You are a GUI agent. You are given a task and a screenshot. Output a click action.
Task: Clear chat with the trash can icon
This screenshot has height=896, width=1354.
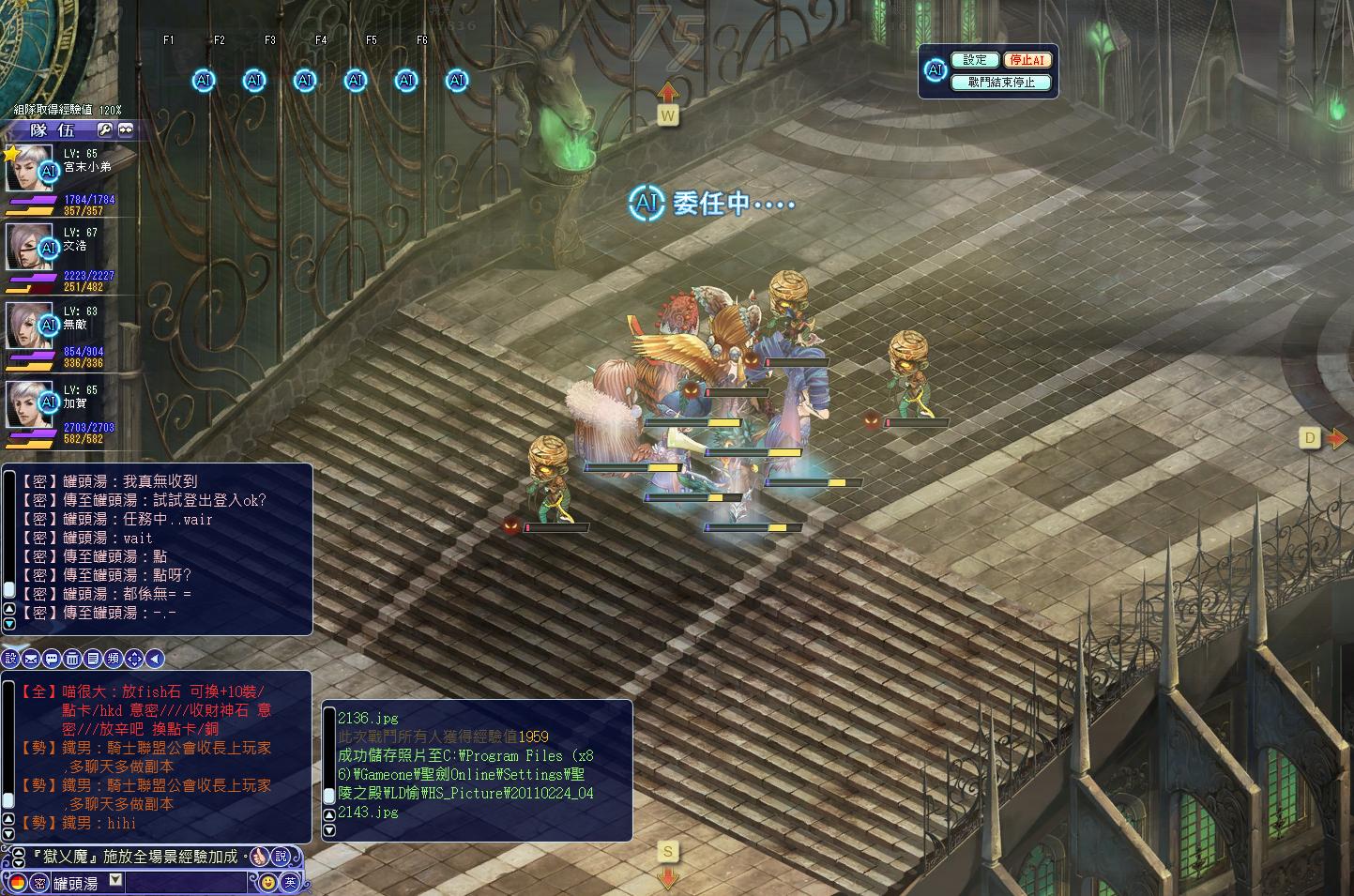pos(72,659)
